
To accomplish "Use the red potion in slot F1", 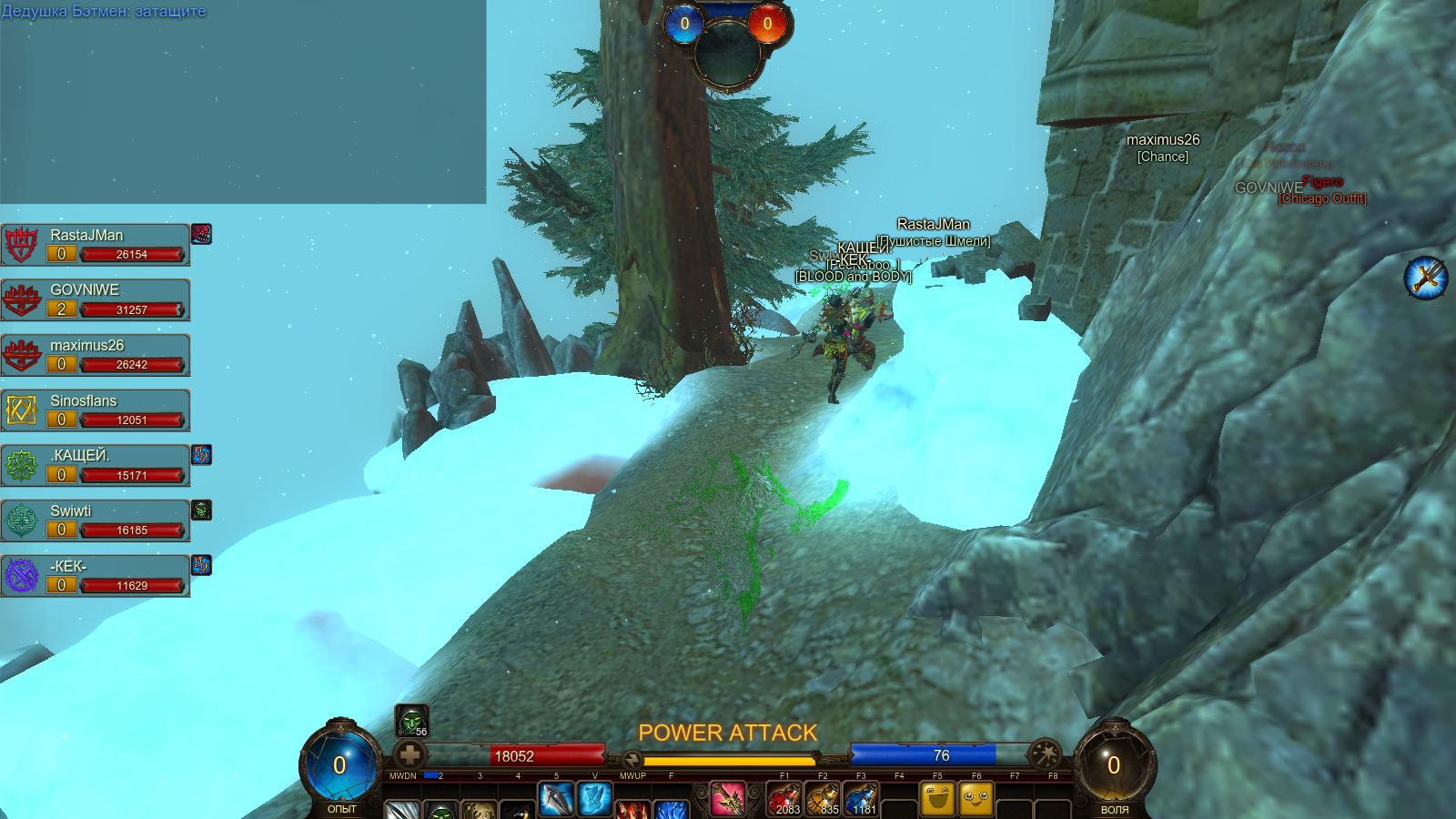I will [784, 800].
